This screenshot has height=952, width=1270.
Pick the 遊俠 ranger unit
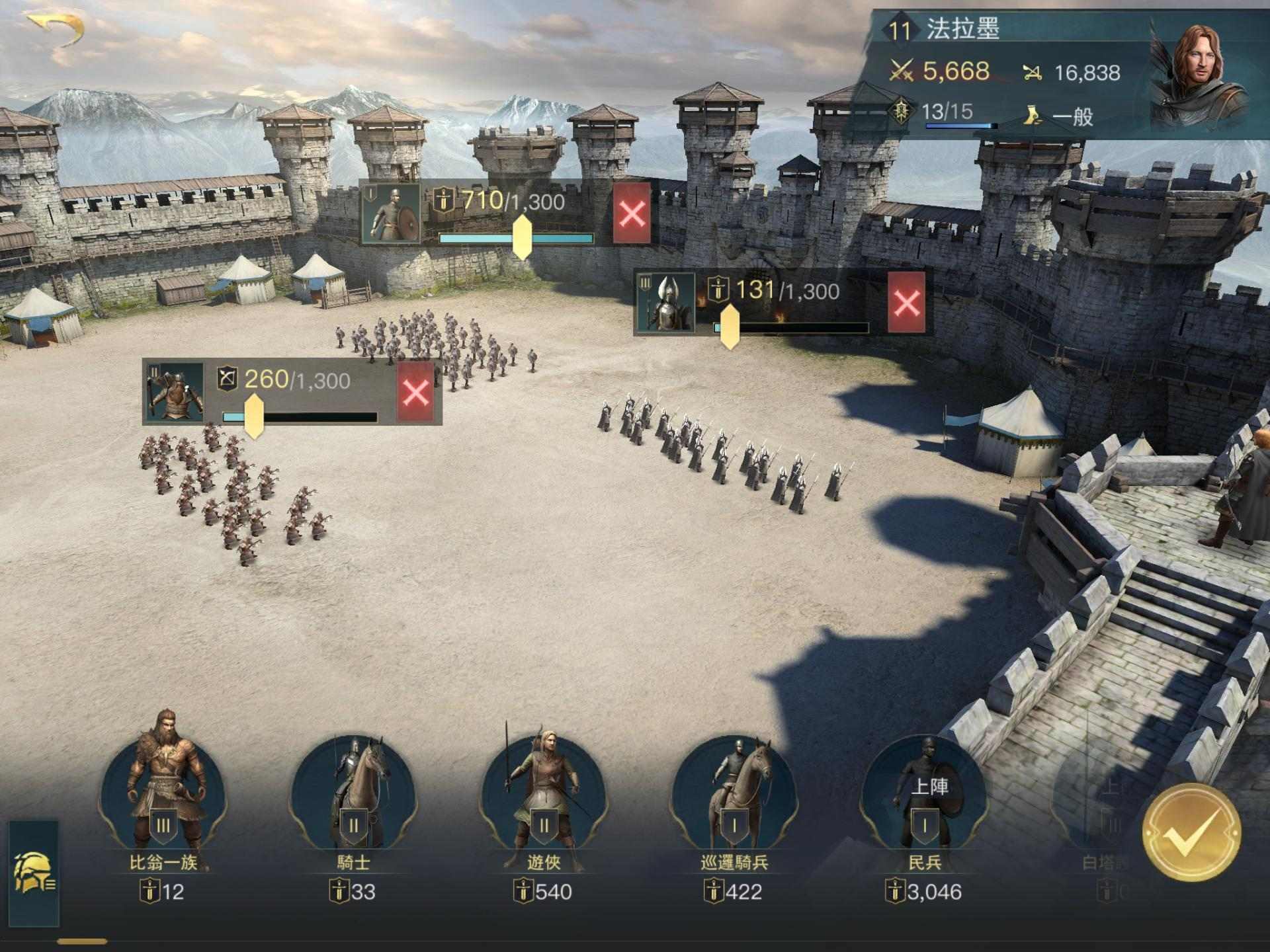[x=544, y=793]
